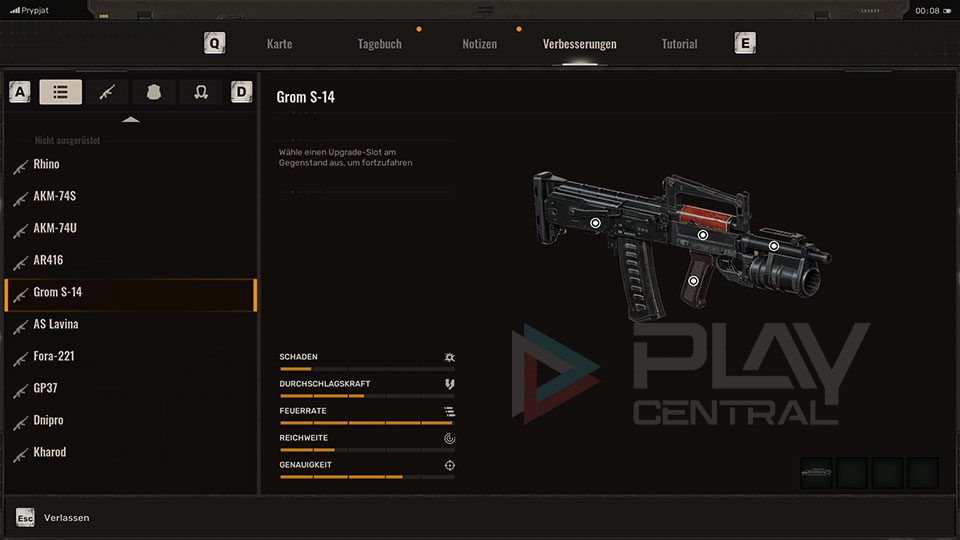Select the Kharod weapon row
Image resolution: width=960 pixels, height=540 pixels.
click(49, 452)
